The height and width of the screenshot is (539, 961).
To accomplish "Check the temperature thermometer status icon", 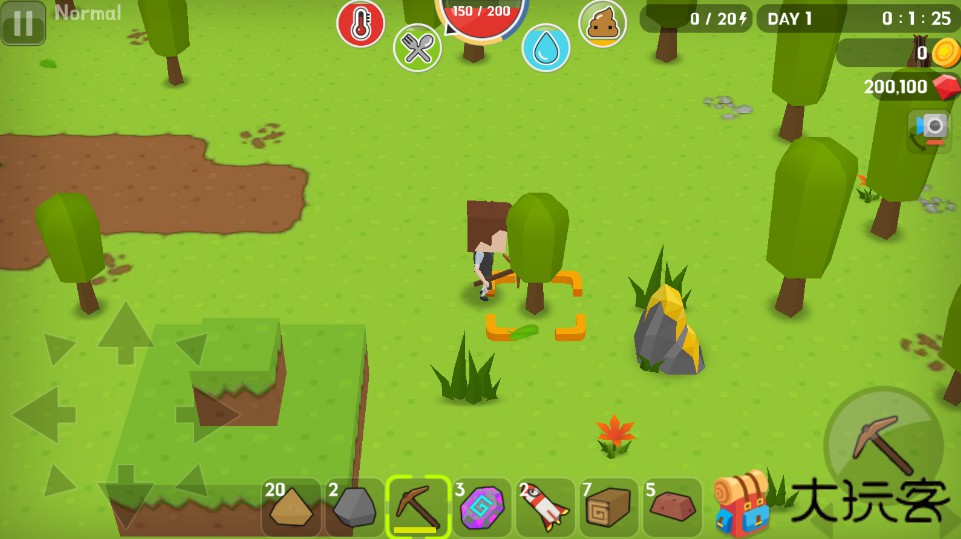I will [x=360, y=23].
